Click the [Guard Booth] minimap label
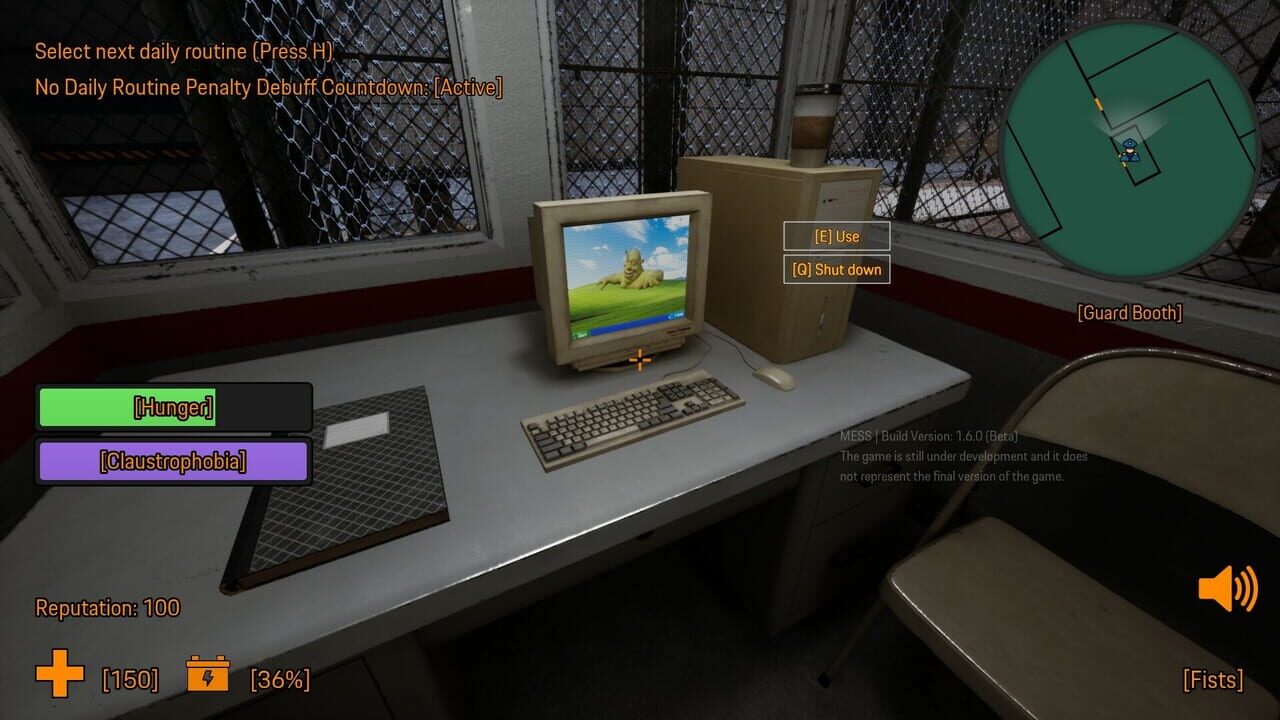 [x=1130, y=313]
